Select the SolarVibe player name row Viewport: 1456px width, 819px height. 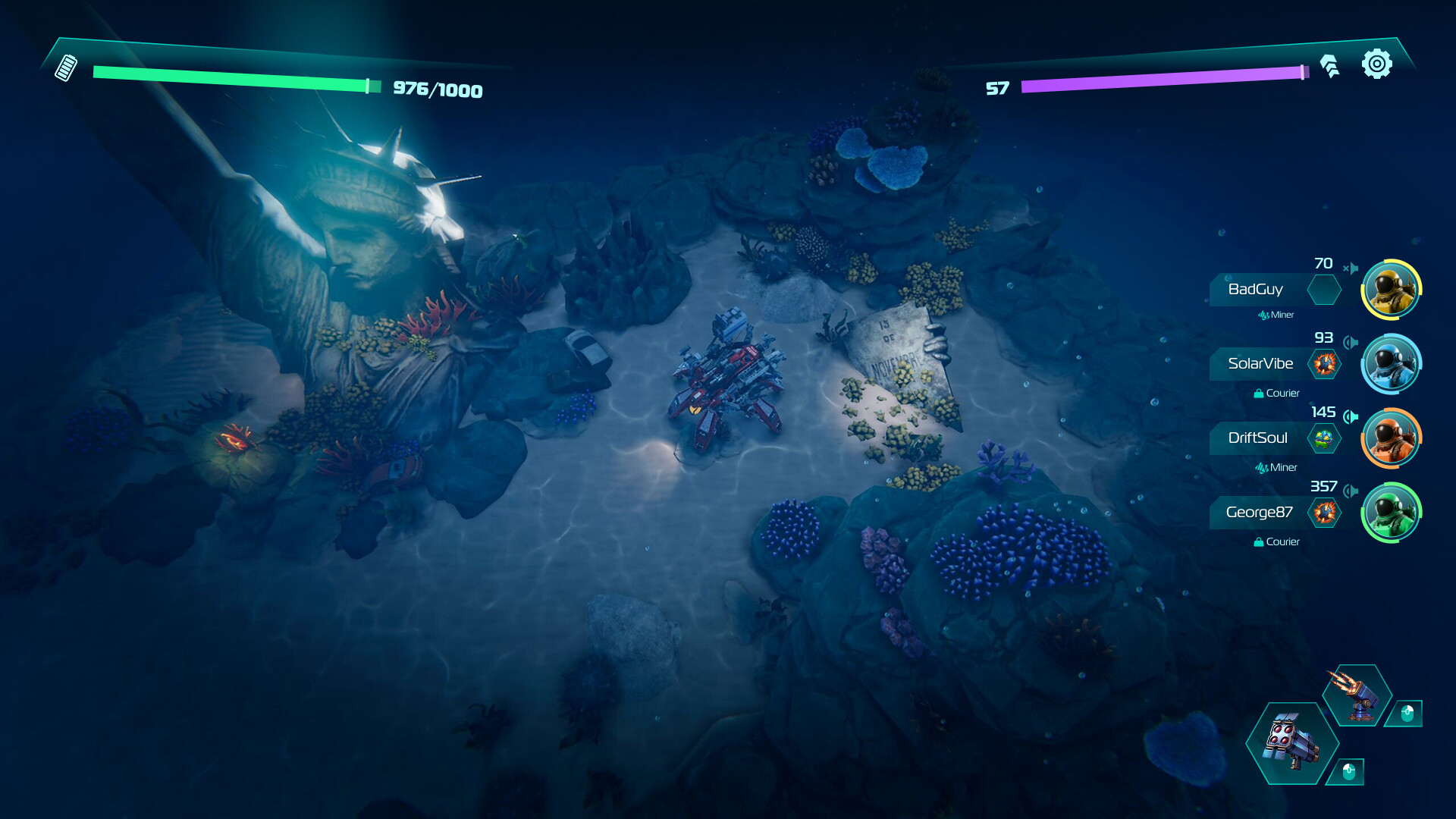1260,364
